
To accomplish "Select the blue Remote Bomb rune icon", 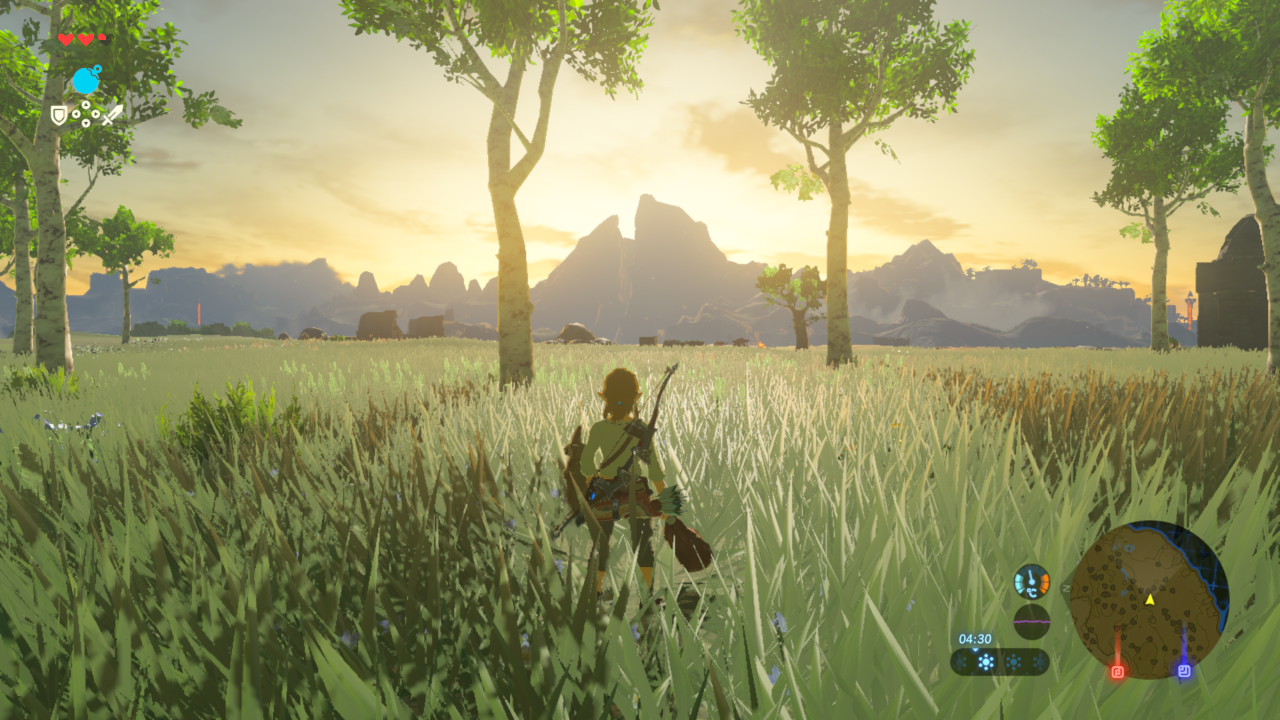I will (86, 80).
